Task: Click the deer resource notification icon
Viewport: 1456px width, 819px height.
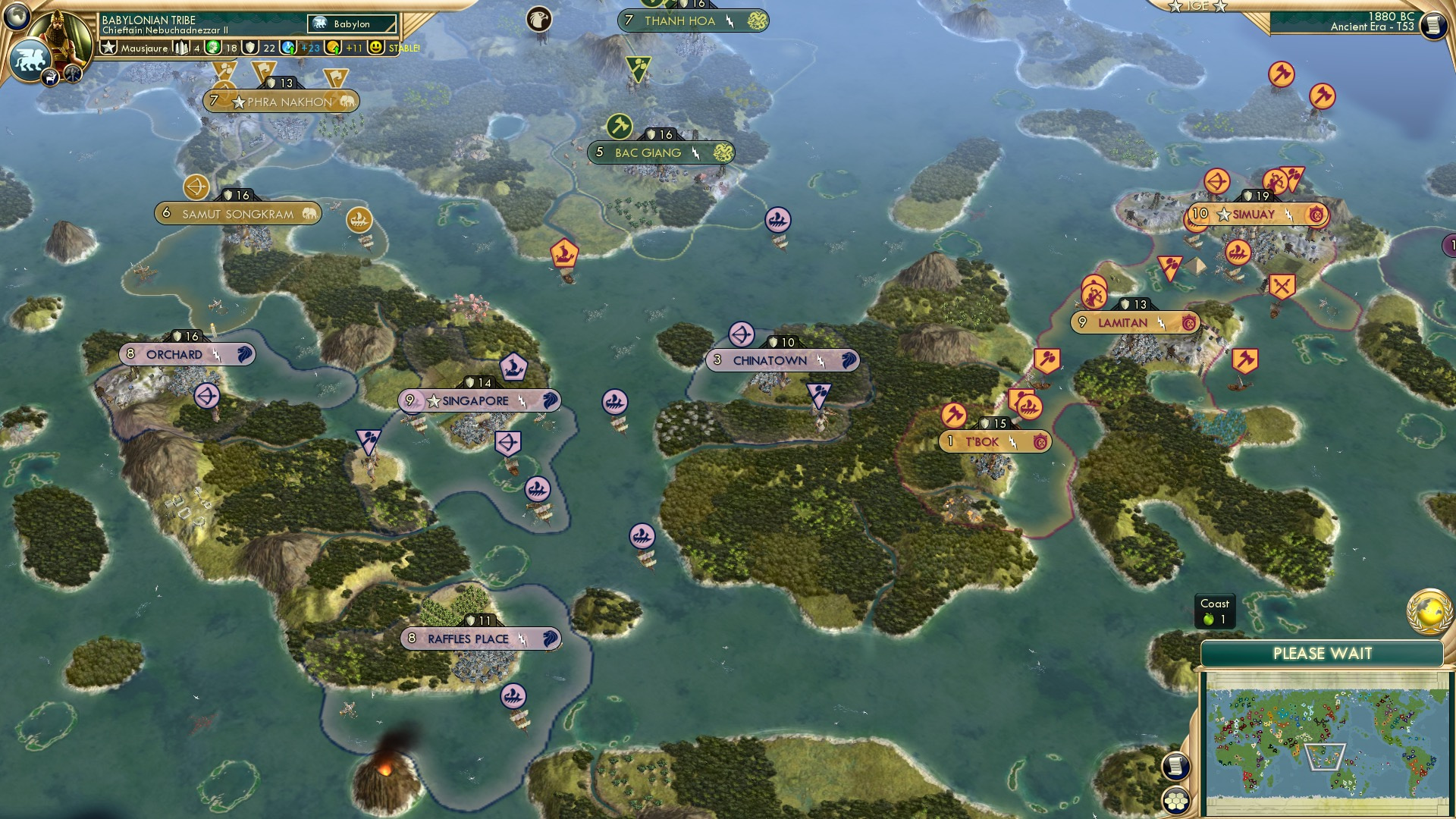Action: 50,77
